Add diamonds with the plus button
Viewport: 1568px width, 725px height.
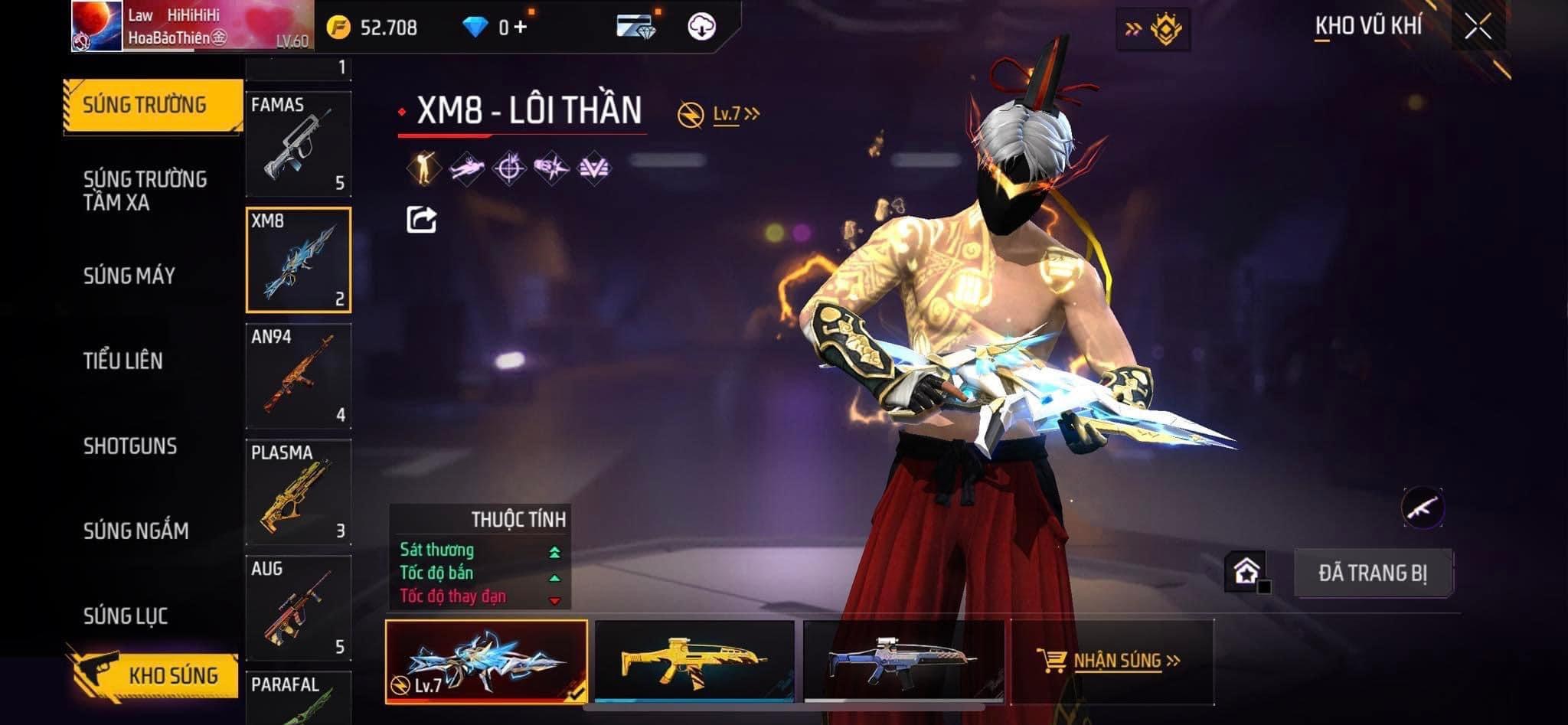[521, 28]
